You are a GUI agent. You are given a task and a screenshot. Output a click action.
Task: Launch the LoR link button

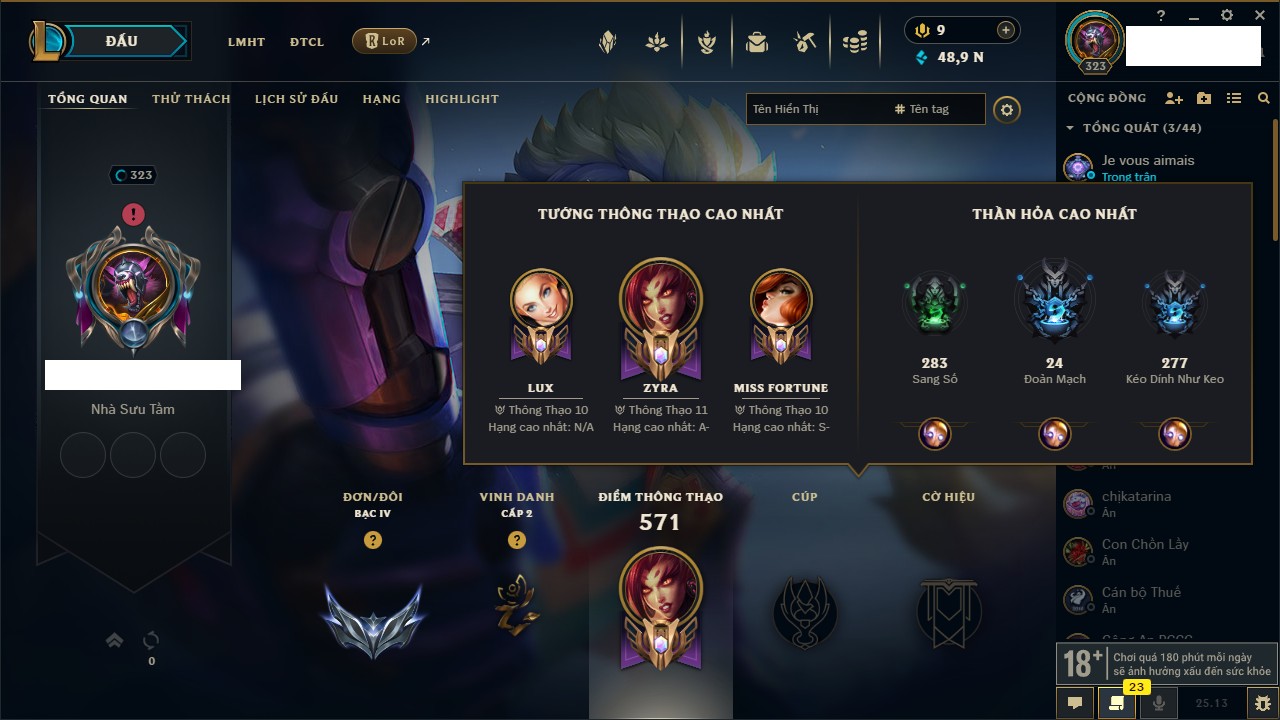pos(385,41)
